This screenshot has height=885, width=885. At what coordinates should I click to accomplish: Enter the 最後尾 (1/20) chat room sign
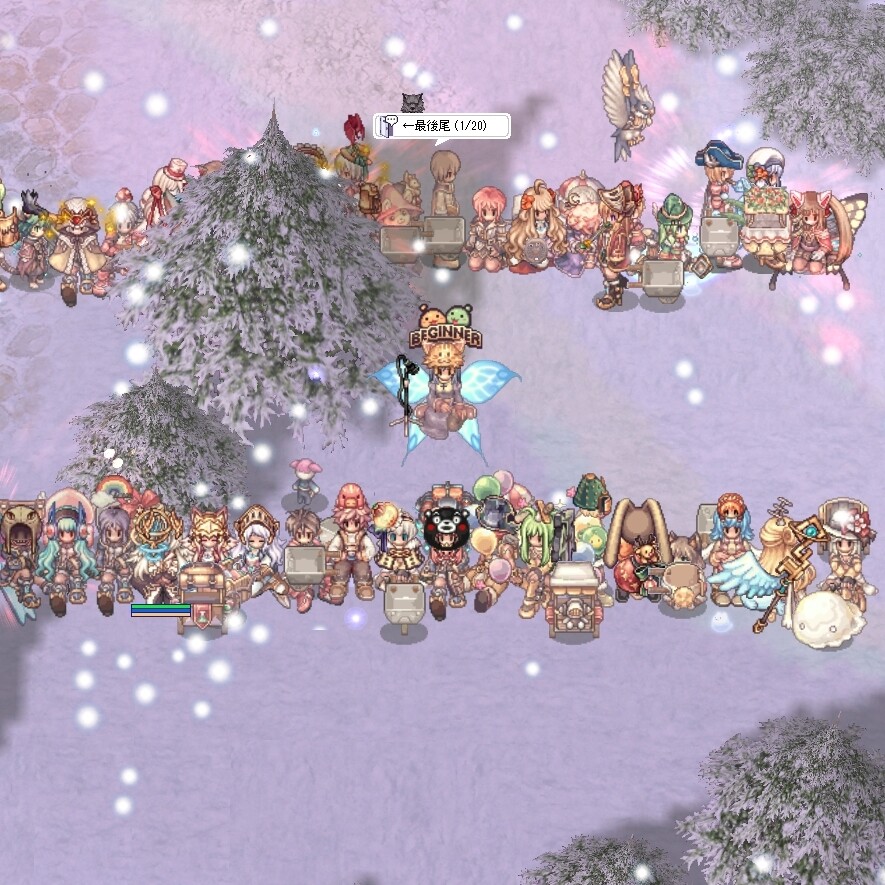coord(442,126)
